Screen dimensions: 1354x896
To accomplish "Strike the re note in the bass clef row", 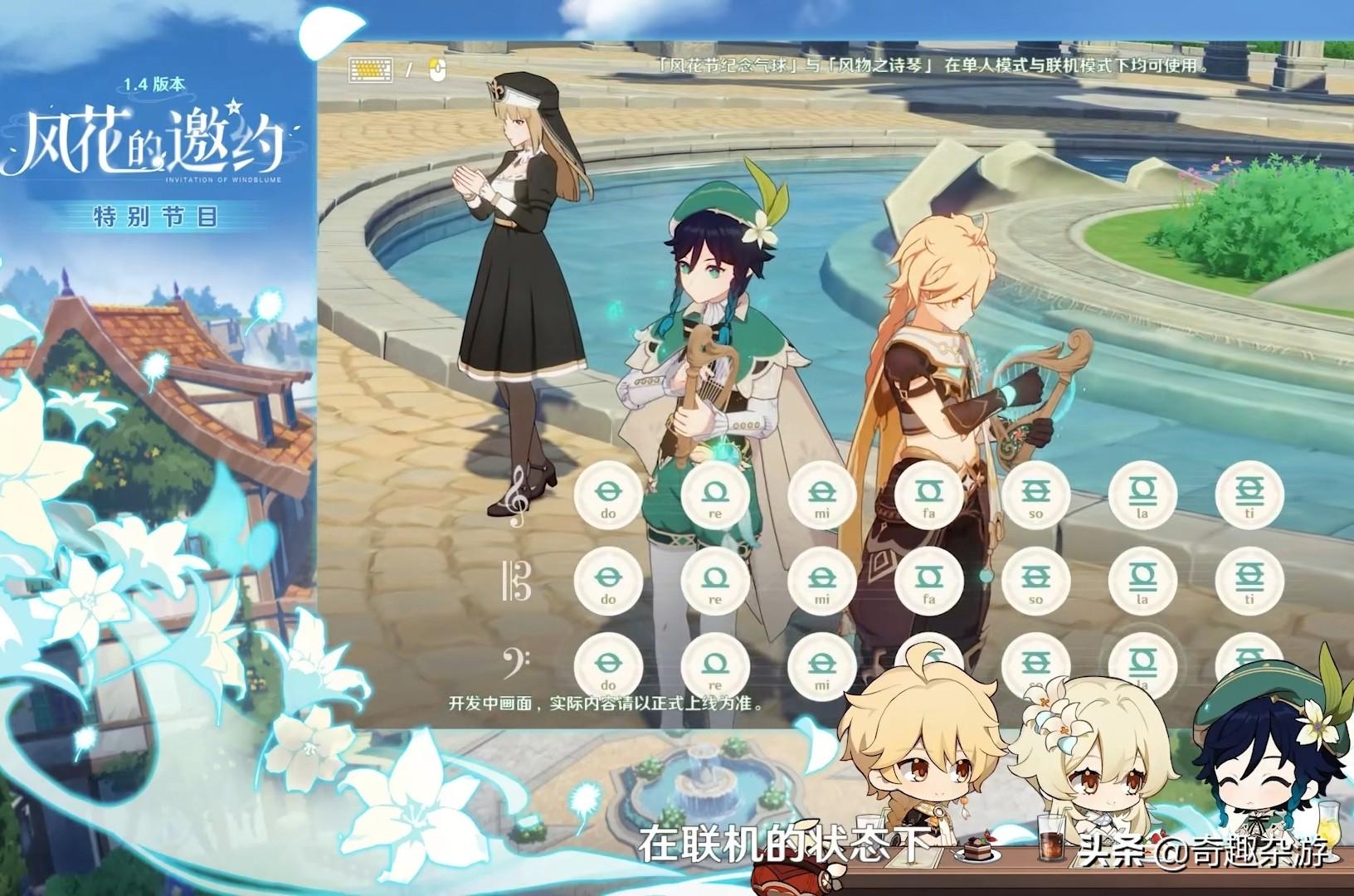I will [714, 665].
